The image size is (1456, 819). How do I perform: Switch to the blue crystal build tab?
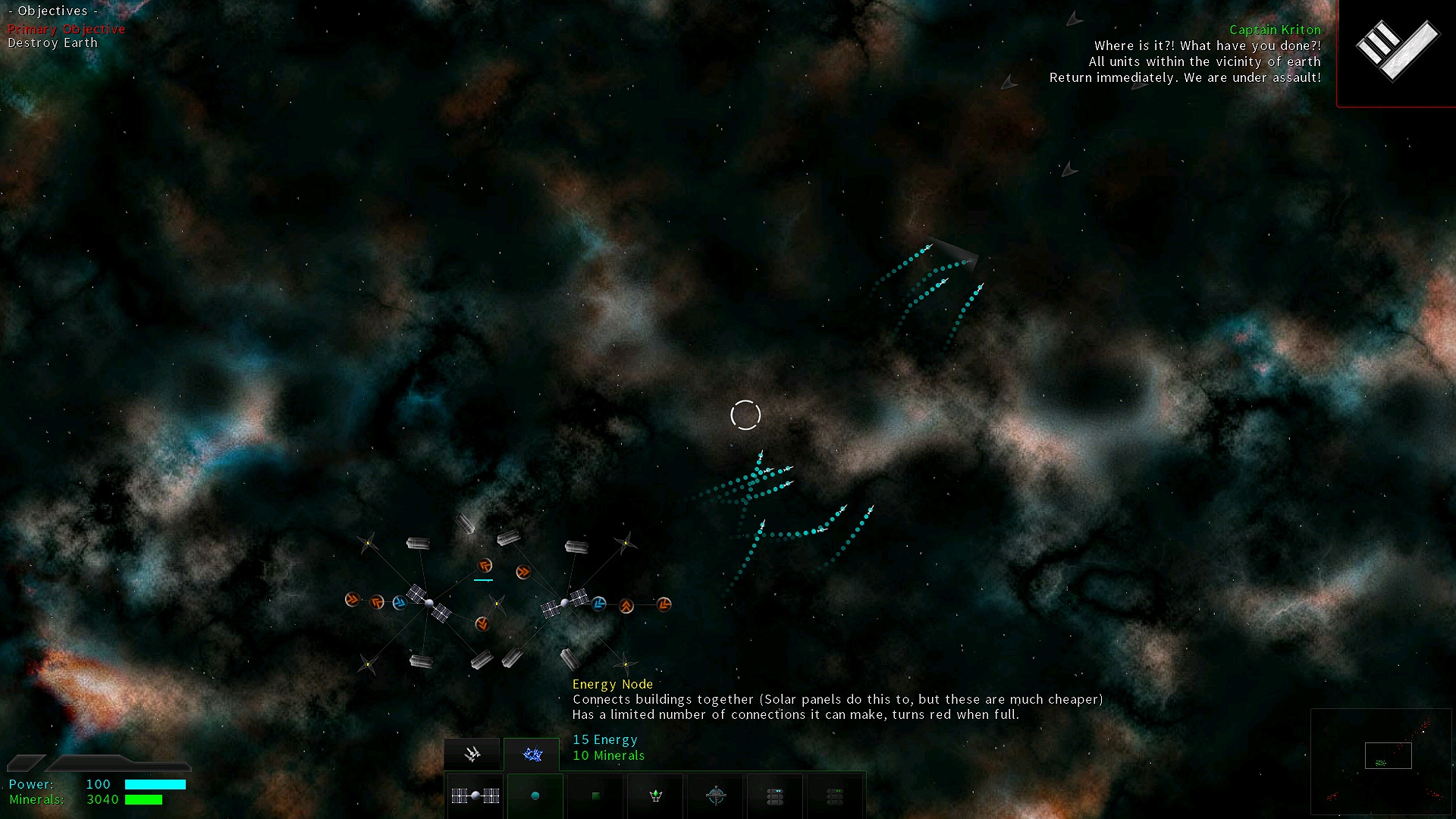click(x=532, y=754)
